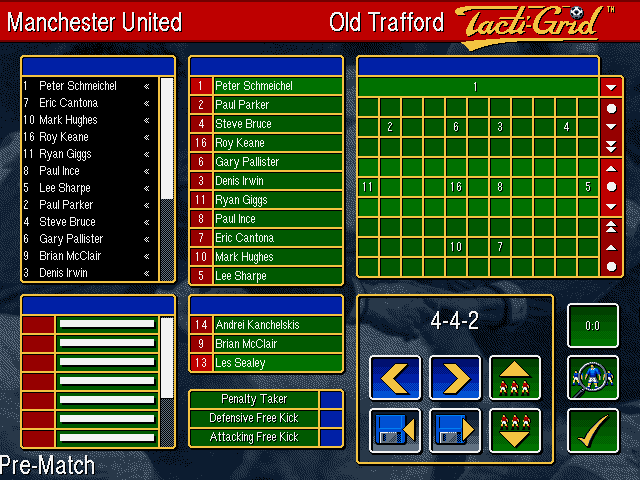Click the player magnifier icon
The image size is (640, 480).
pos(592,378)
